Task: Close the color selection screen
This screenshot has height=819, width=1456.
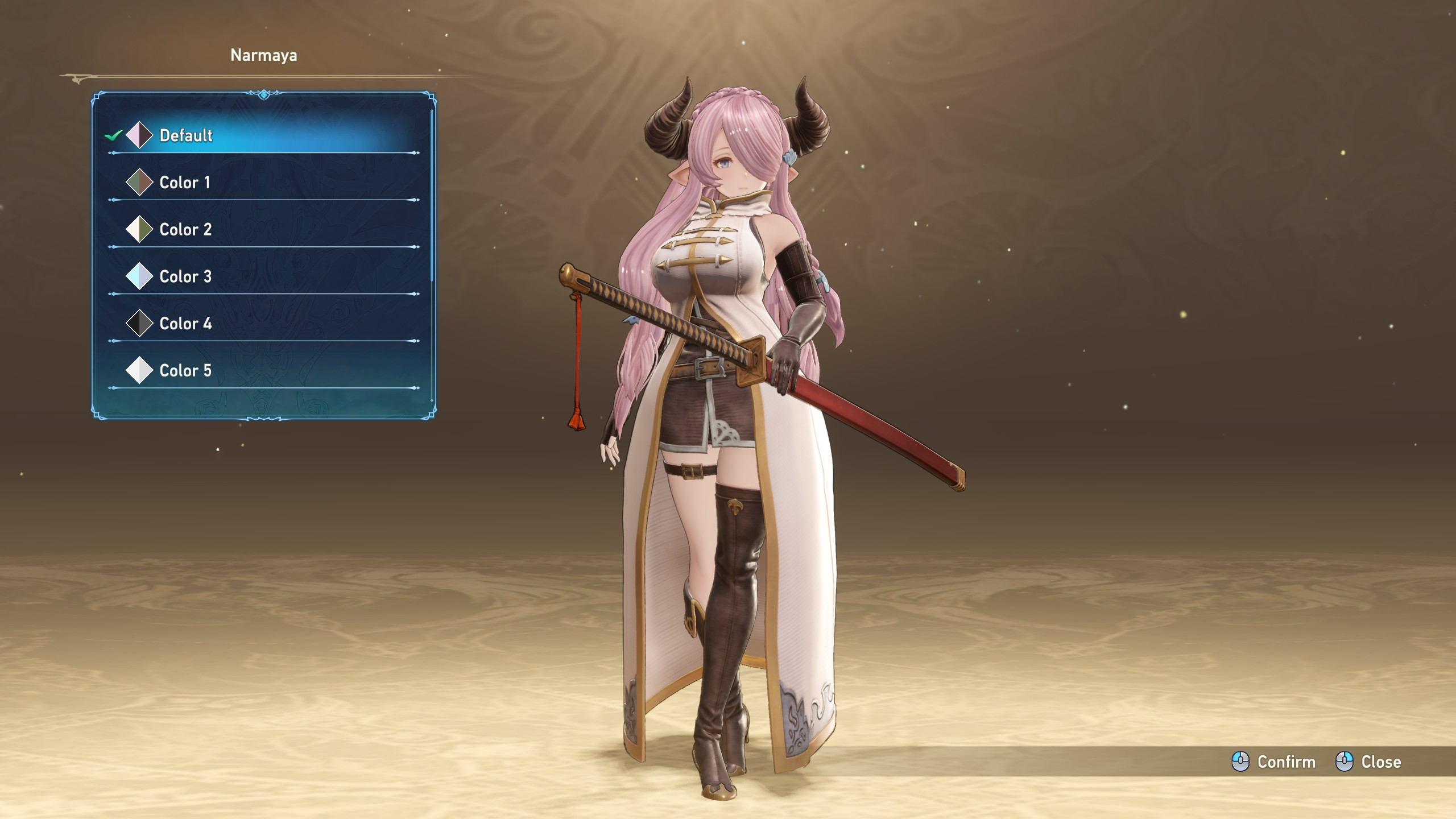Action: pos(1368,762)
